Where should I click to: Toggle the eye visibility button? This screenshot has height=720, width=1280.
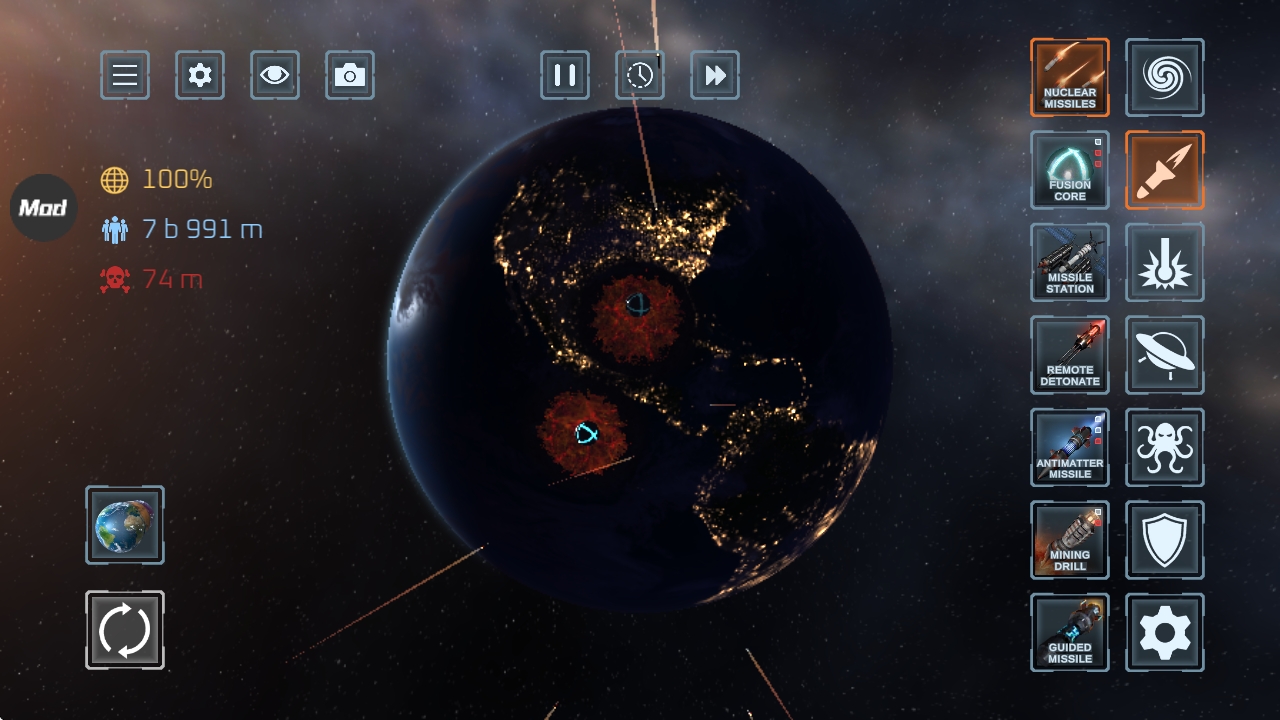click(x=275, y=75)
